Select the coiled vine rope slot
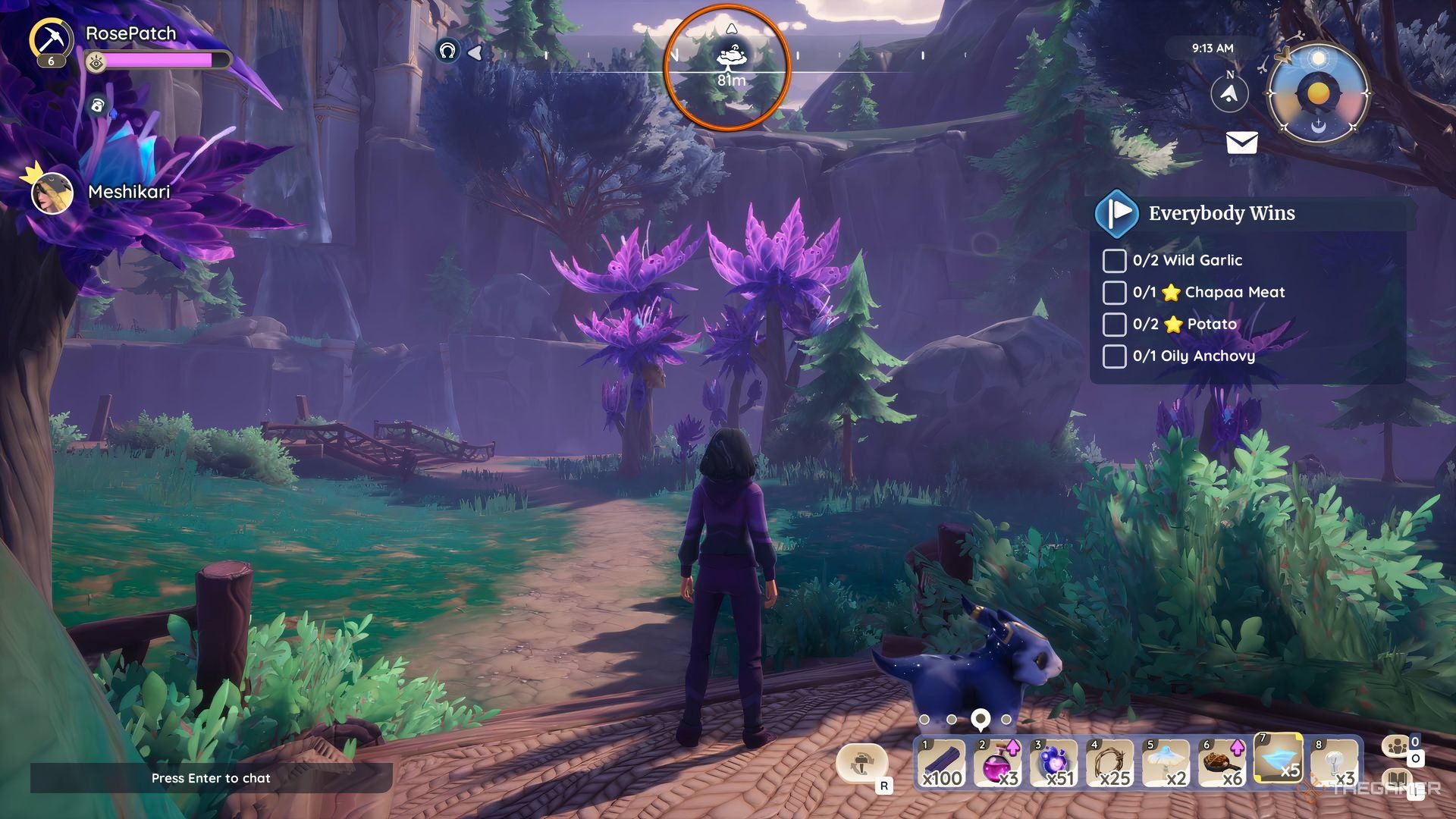Image resolution: width=1456 pixels, height=819 pixels. point(1109,762)
